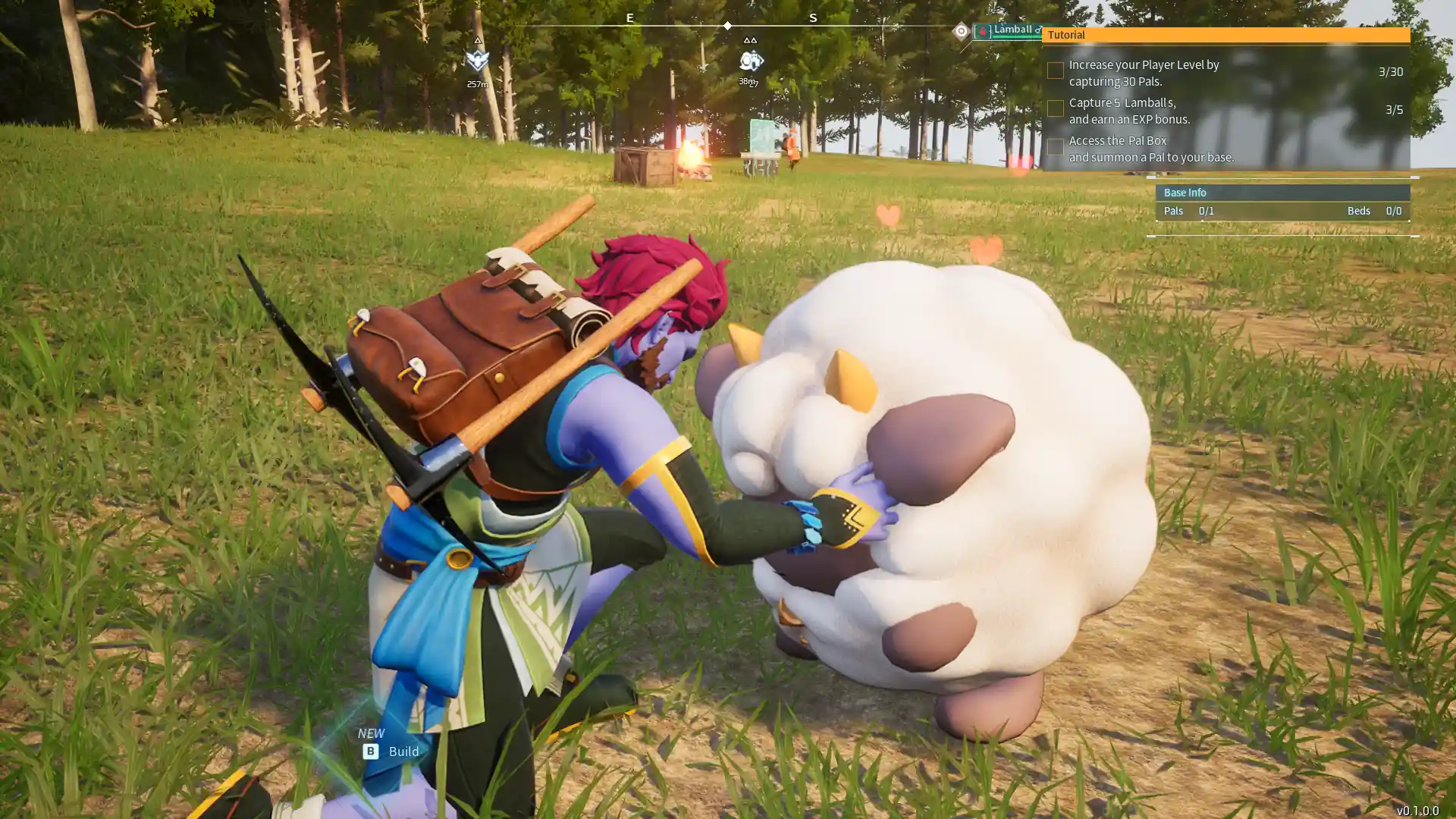Click the compass marker showing 38m
Image resolution: width=1456 pixels, height=819 pixels.
750,61
